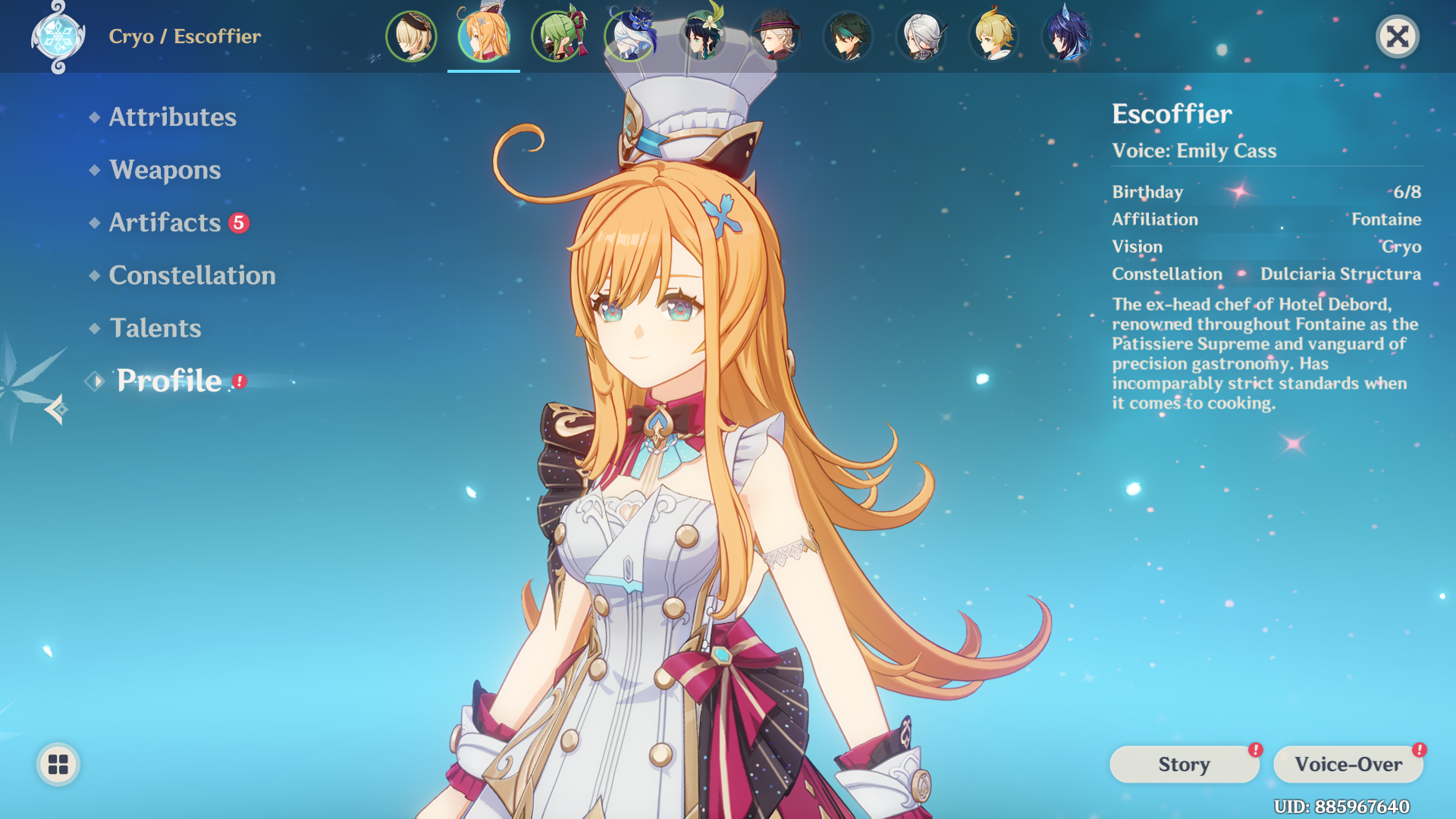Switch to Furina's character portrait
The image size is (1456, 819).
(x=630, y=36)
